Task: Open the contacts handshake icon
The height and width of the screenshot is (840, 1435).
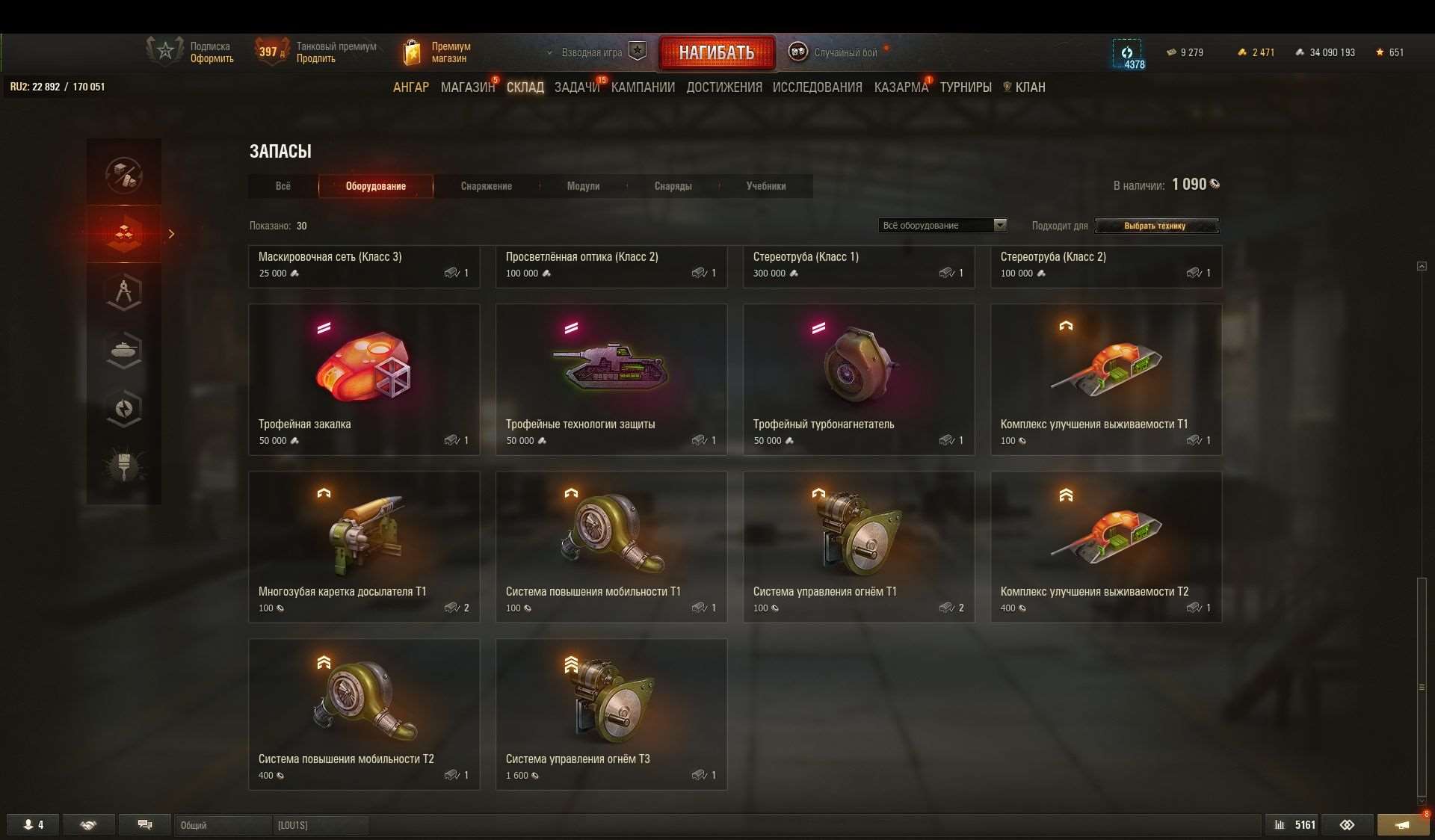Action: [89, 825]
